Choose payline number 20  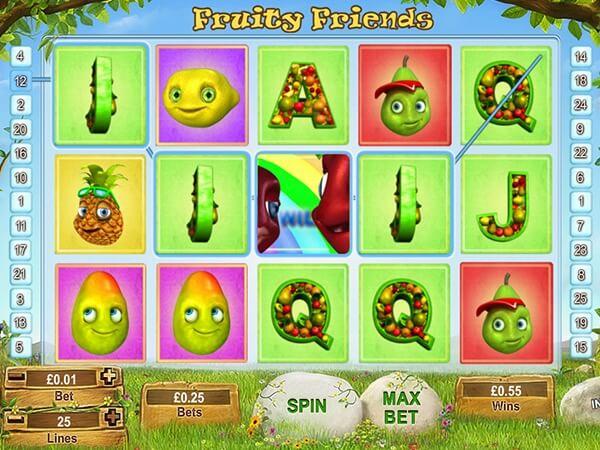(20, 128)
